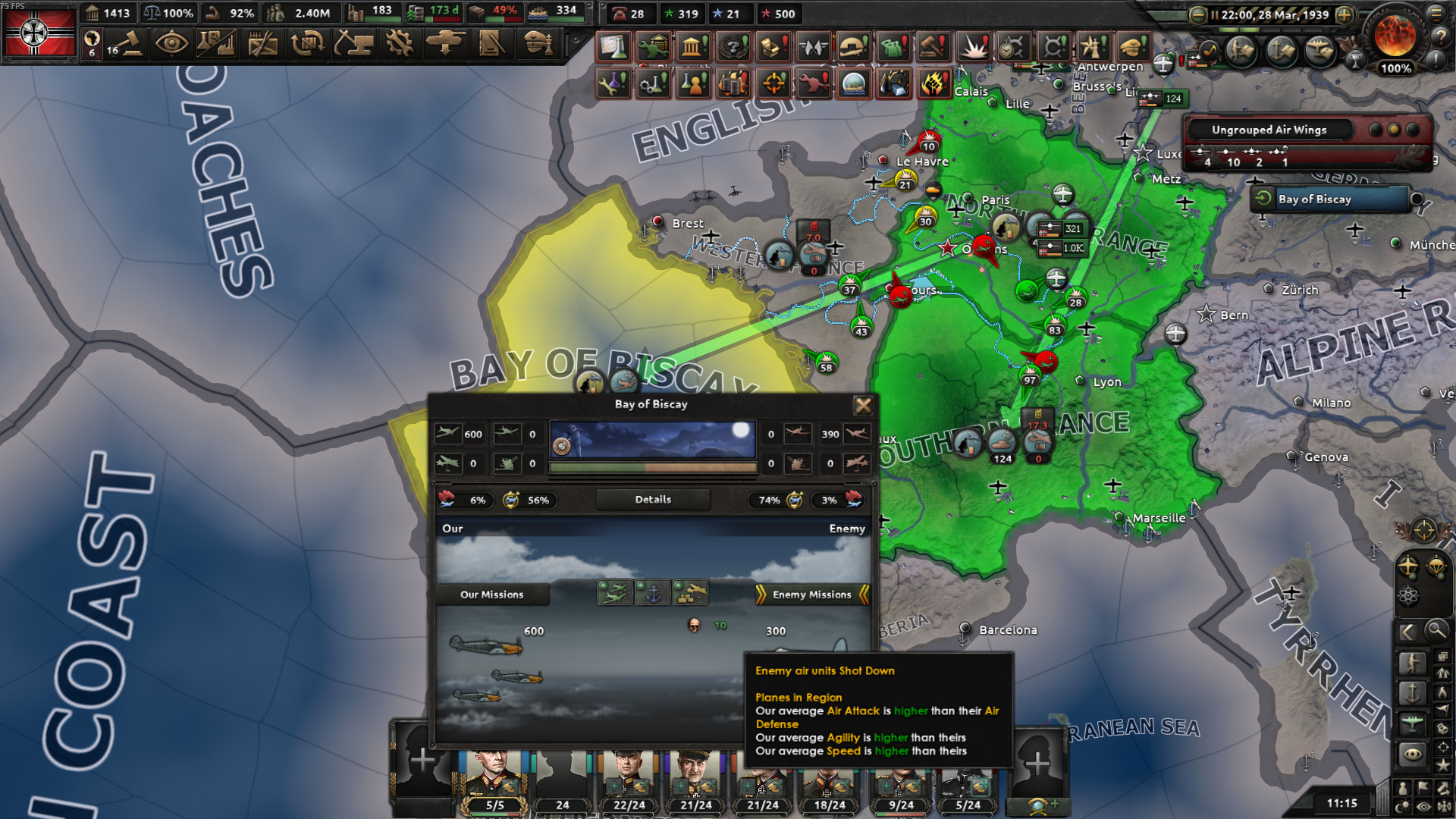Switch to naval map mode anchor icon

tap(1412, 692)
